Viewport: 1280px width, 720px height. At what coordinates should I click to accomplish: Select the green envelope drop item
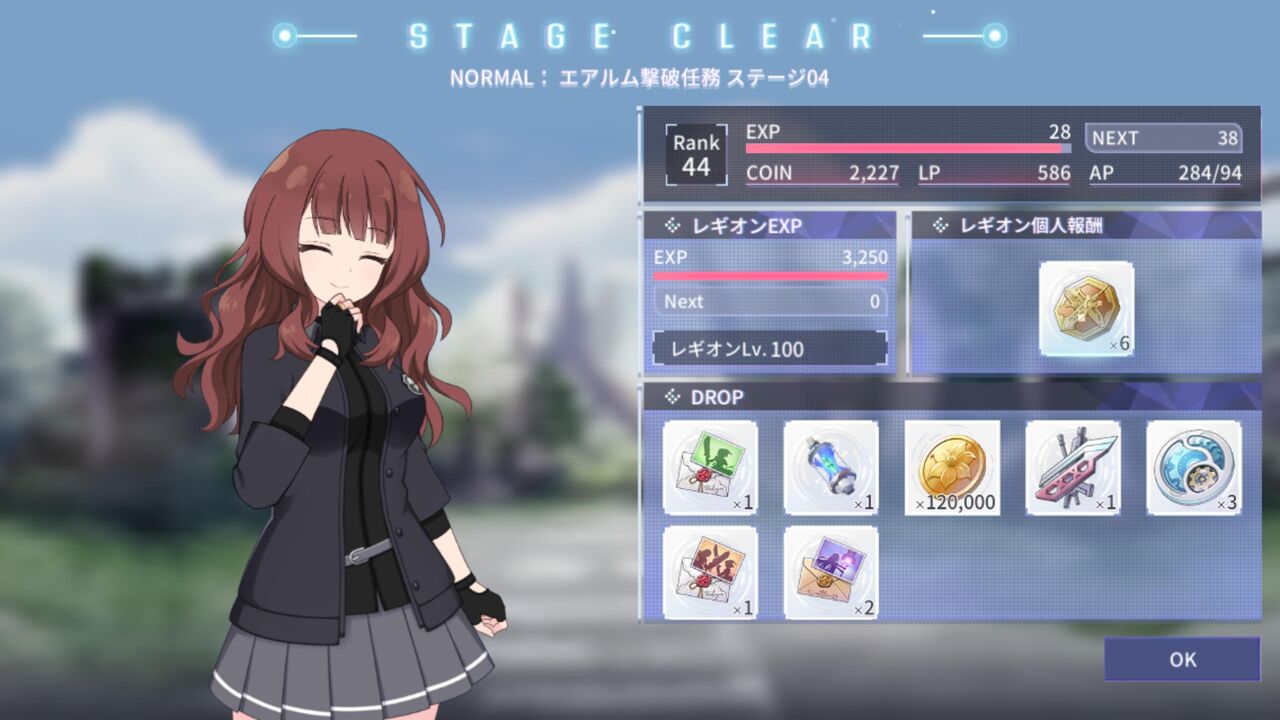pos(710,468)
